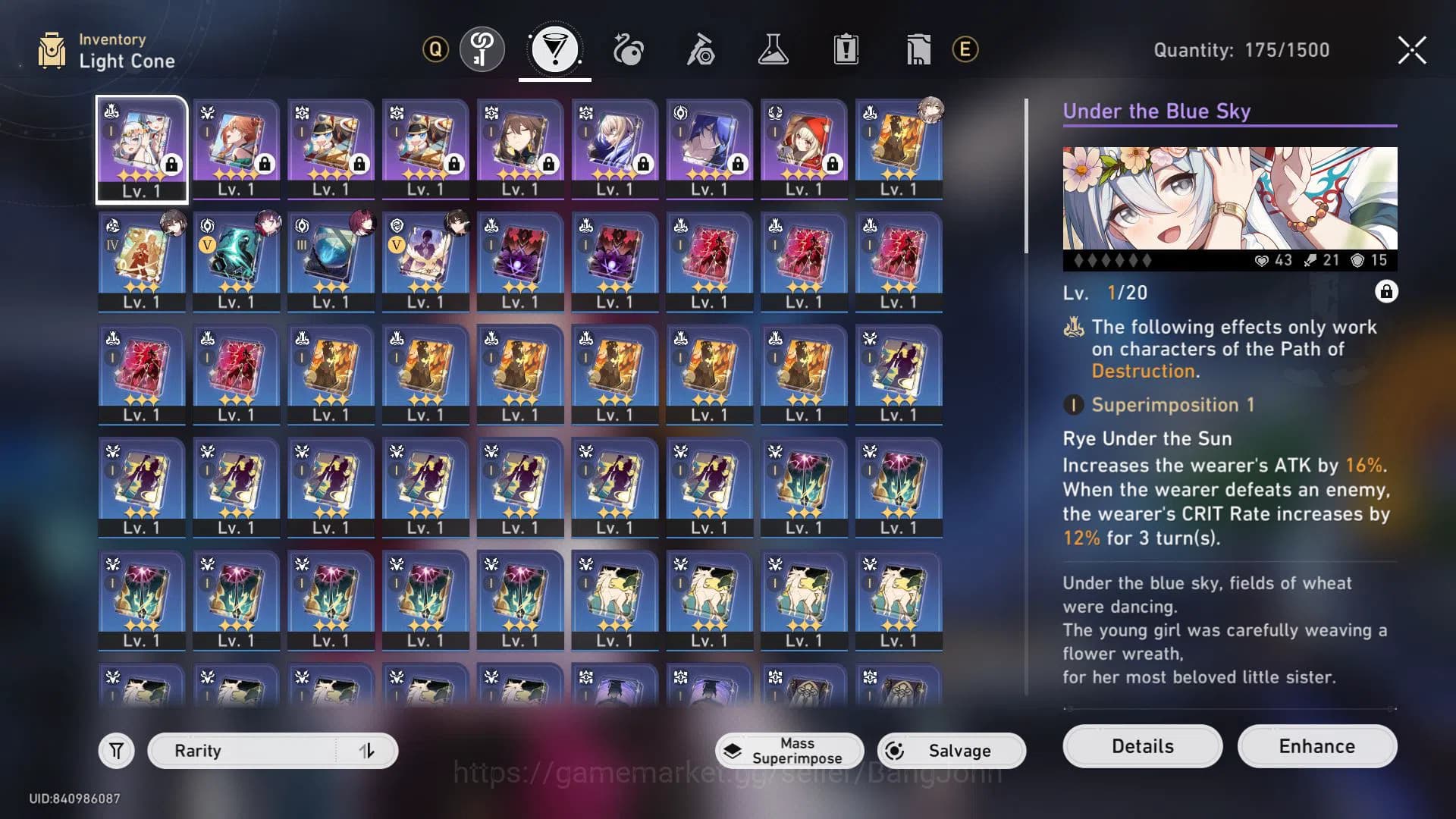
Task: Open the Salvage menu
Action: click(x=951, y=751)
